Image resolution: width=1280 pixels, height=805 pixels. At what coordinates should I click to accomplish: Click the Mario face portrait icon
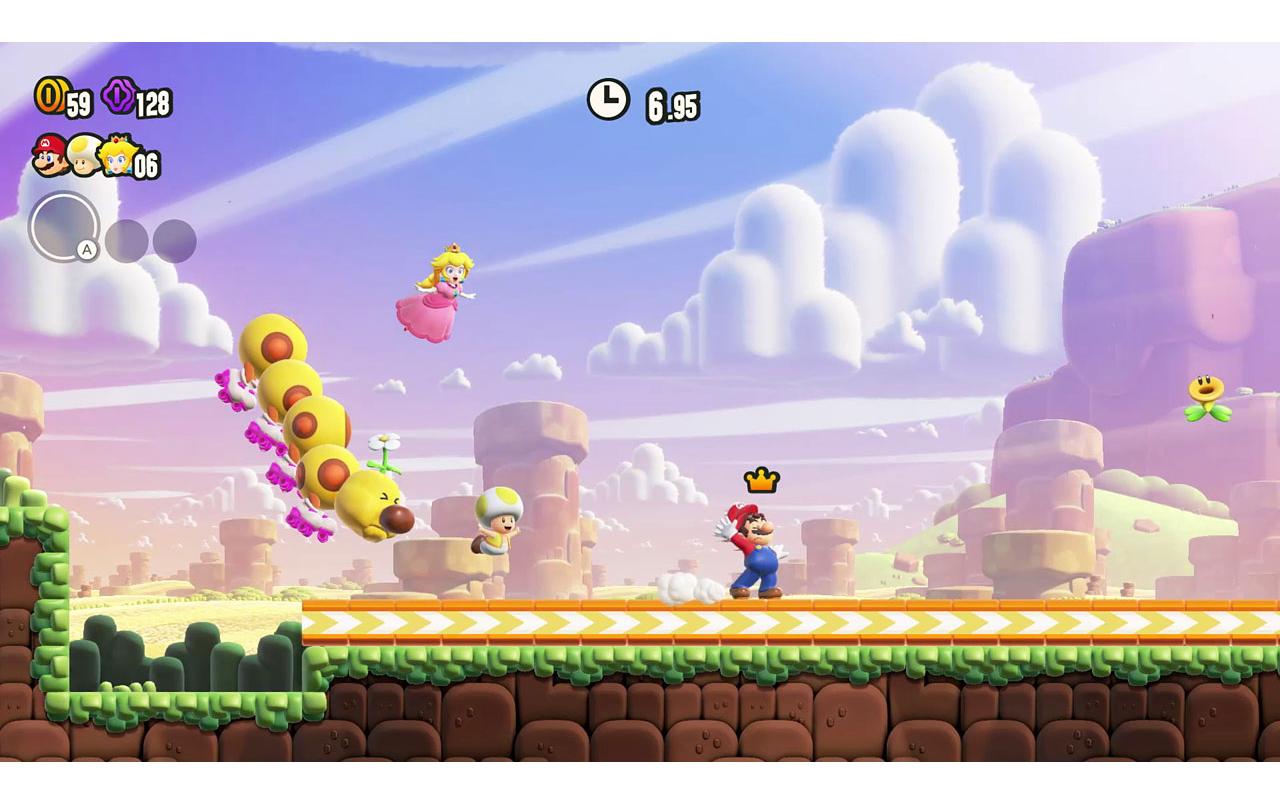(x=47, y=155)
